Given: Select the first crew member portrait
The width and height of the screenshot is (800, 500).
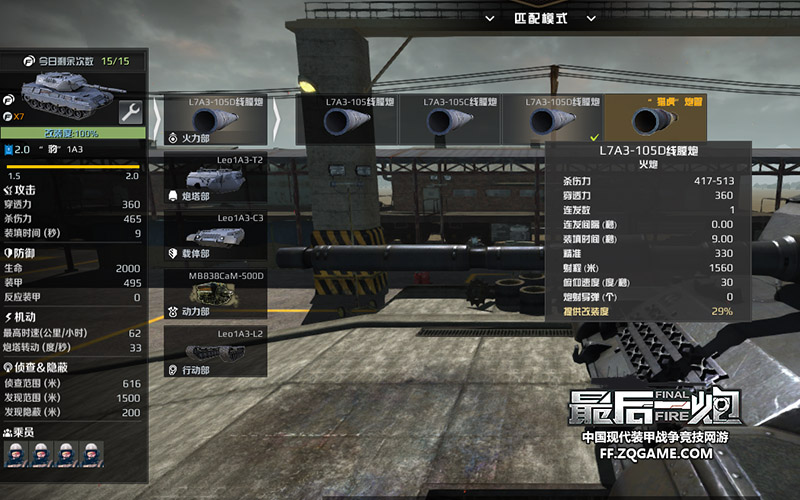Looking at the screenshot, I should pyautogui.click(x=17, y=455).
